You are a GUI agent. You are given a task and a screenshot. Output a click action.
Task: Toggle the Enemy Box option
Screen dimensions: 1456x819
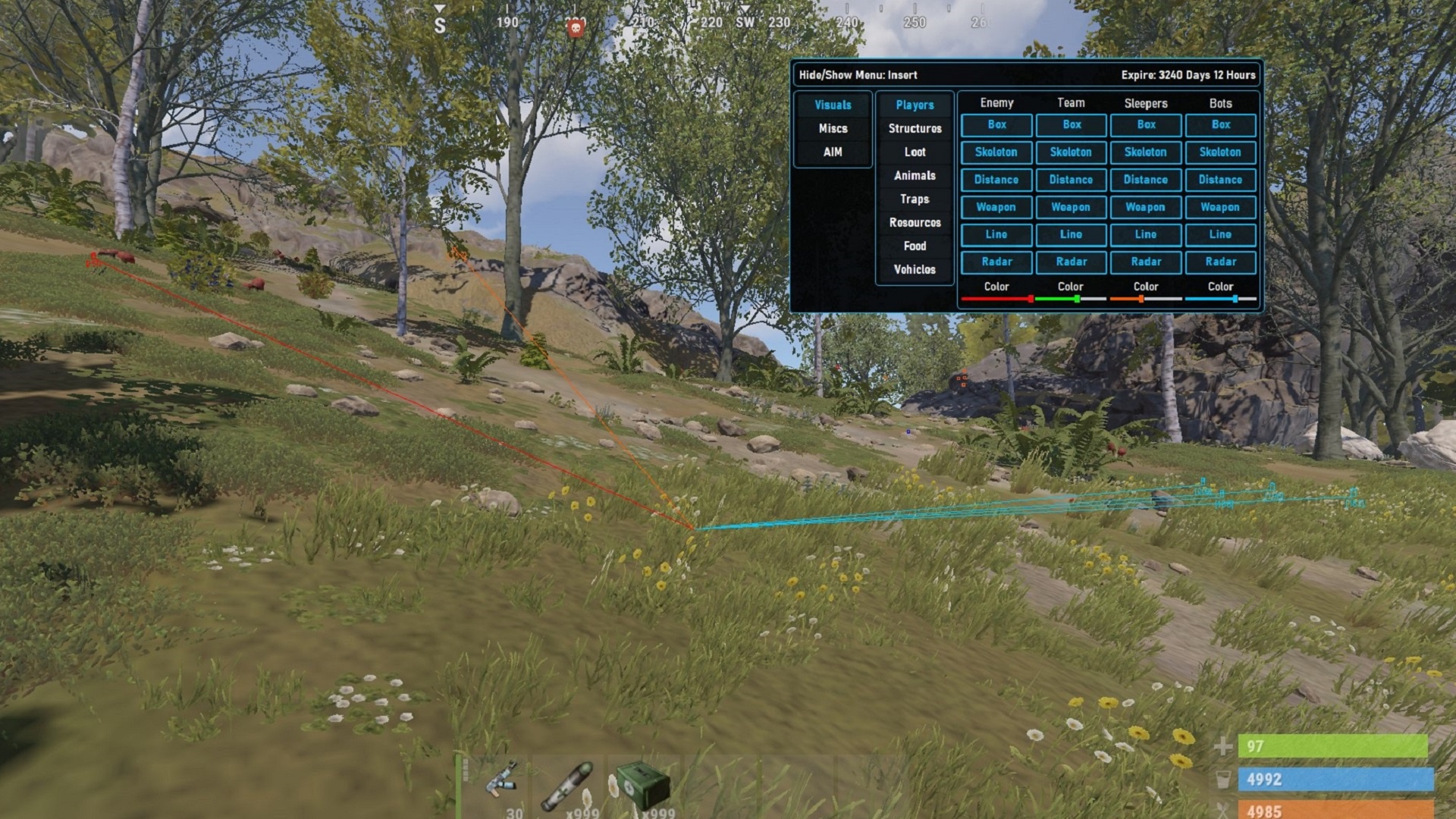click(x=996, y=125)
